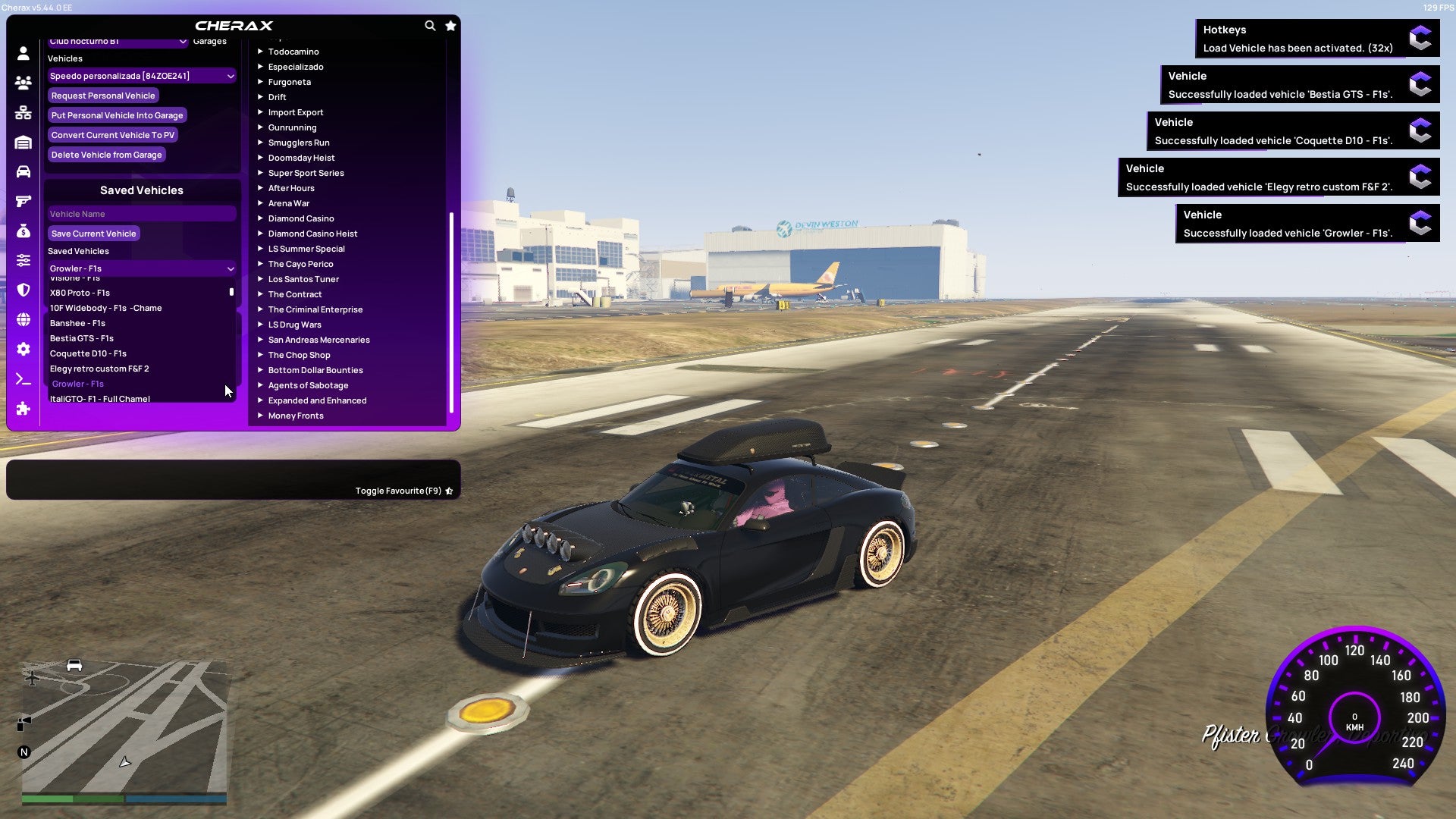1456x819 pixels.
Task: Select the Protections shield icon
Action: 22,288
